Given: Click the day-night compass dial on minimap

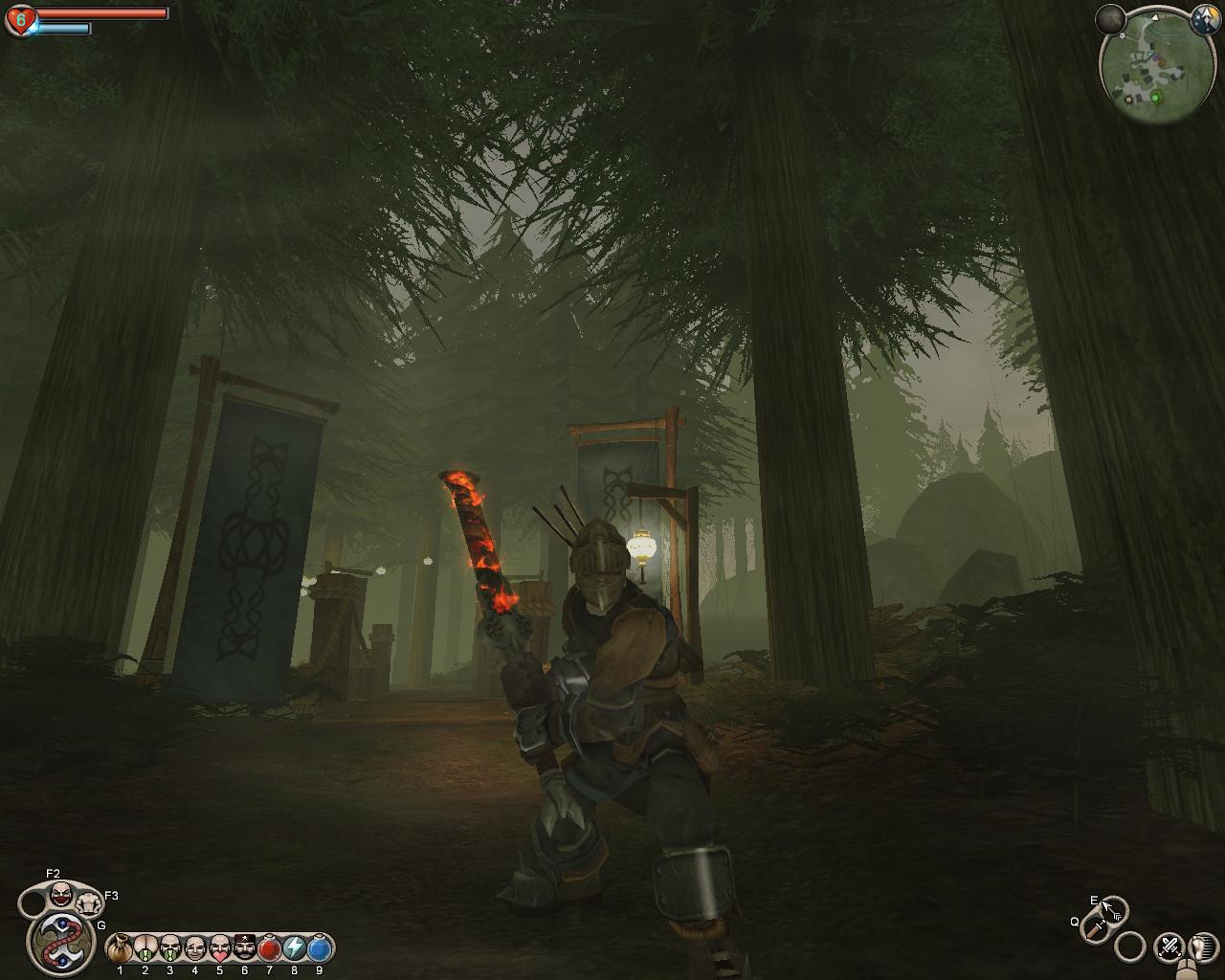Looking at the screenshot, I should click(1203, 21).
